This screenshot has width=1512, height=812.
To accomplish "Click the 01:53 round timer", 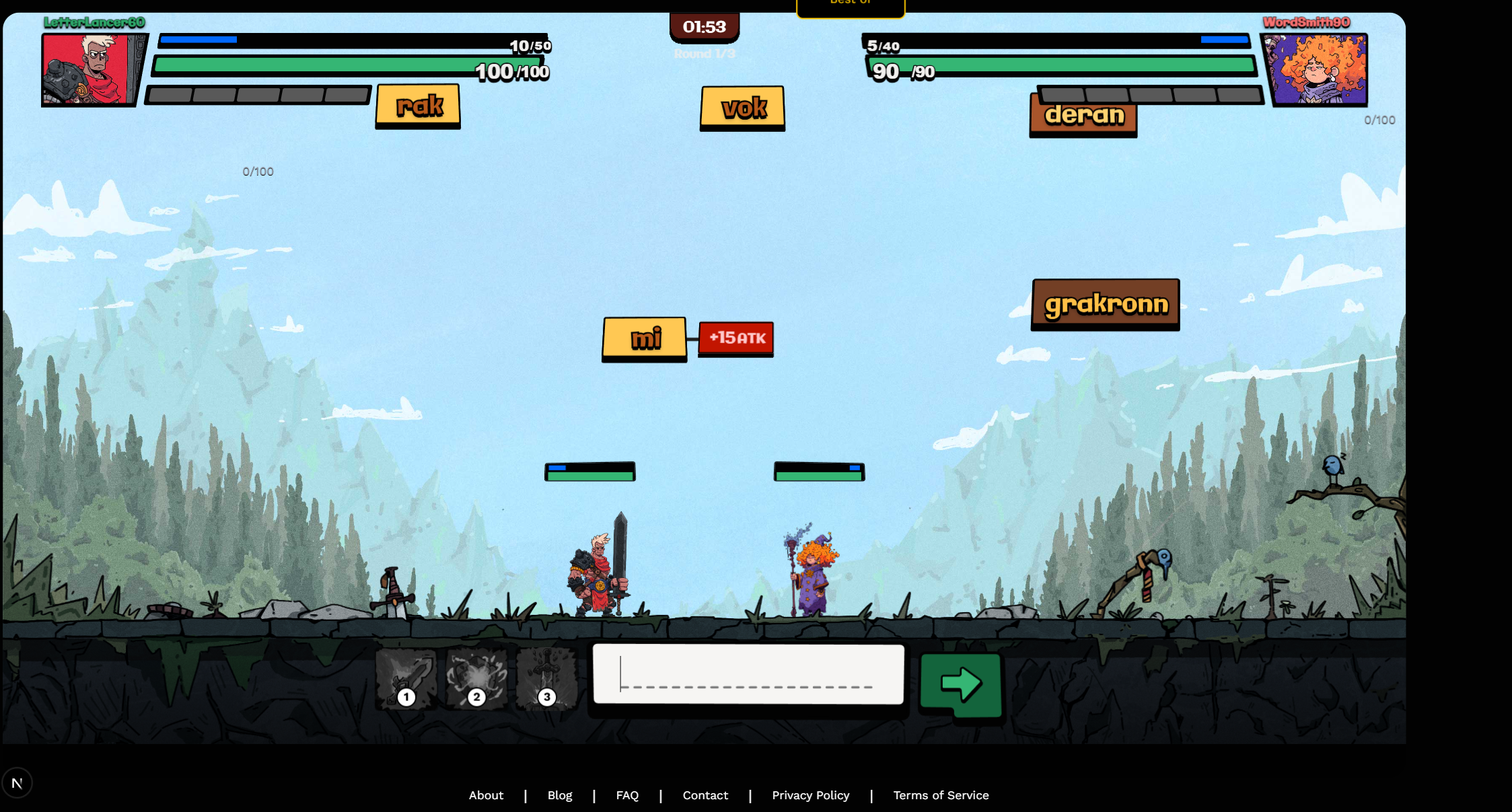I will coord(704,27).
